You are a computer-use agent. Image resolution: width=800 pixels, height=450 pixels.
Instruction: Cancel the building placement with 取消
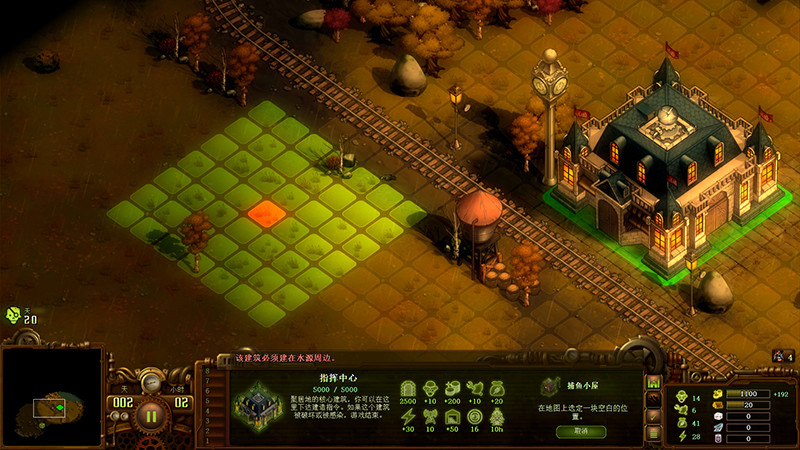point(581,431)
